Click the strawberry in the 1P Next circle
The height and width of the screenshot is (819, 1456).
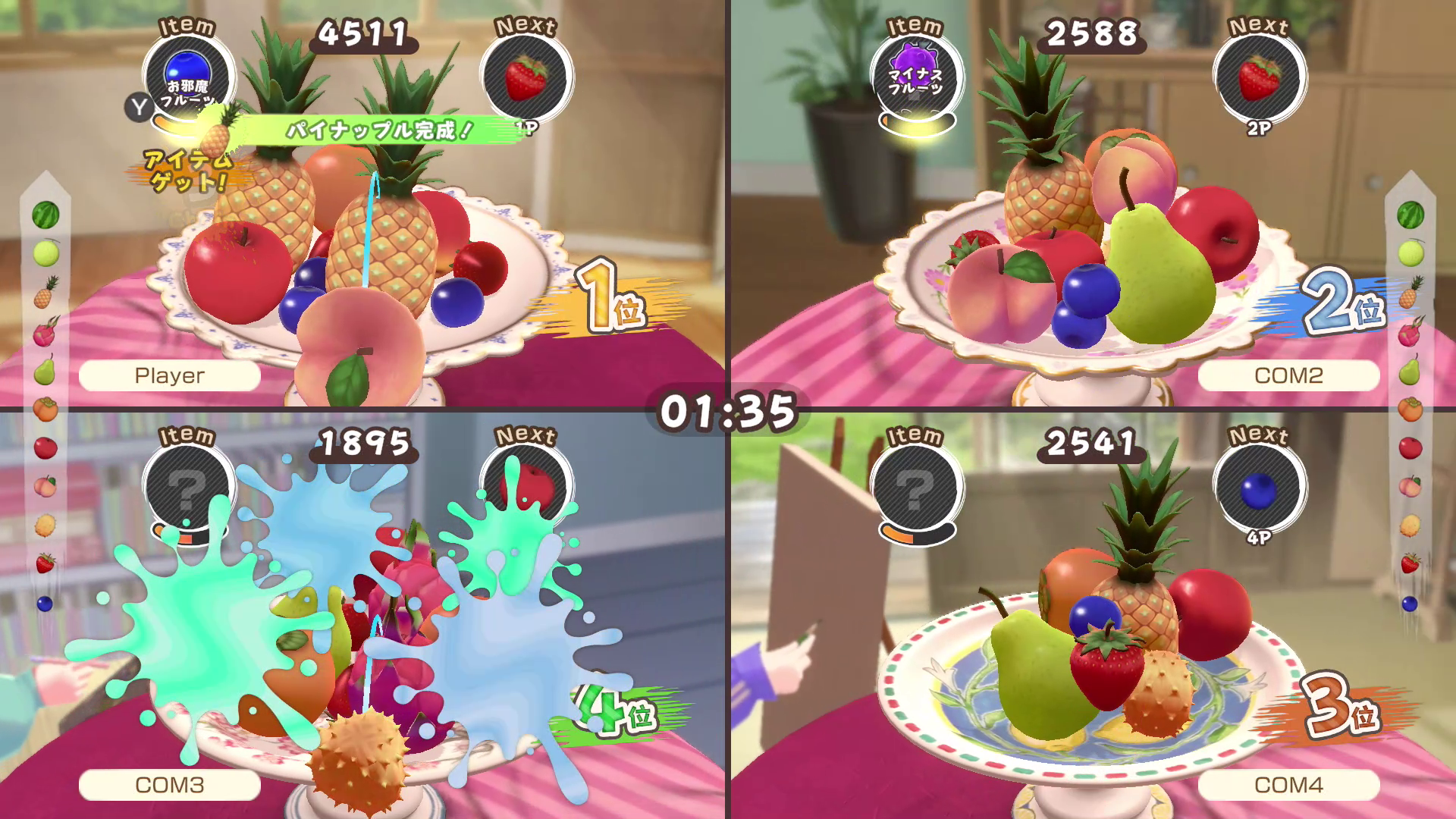(x=526, y=76)
